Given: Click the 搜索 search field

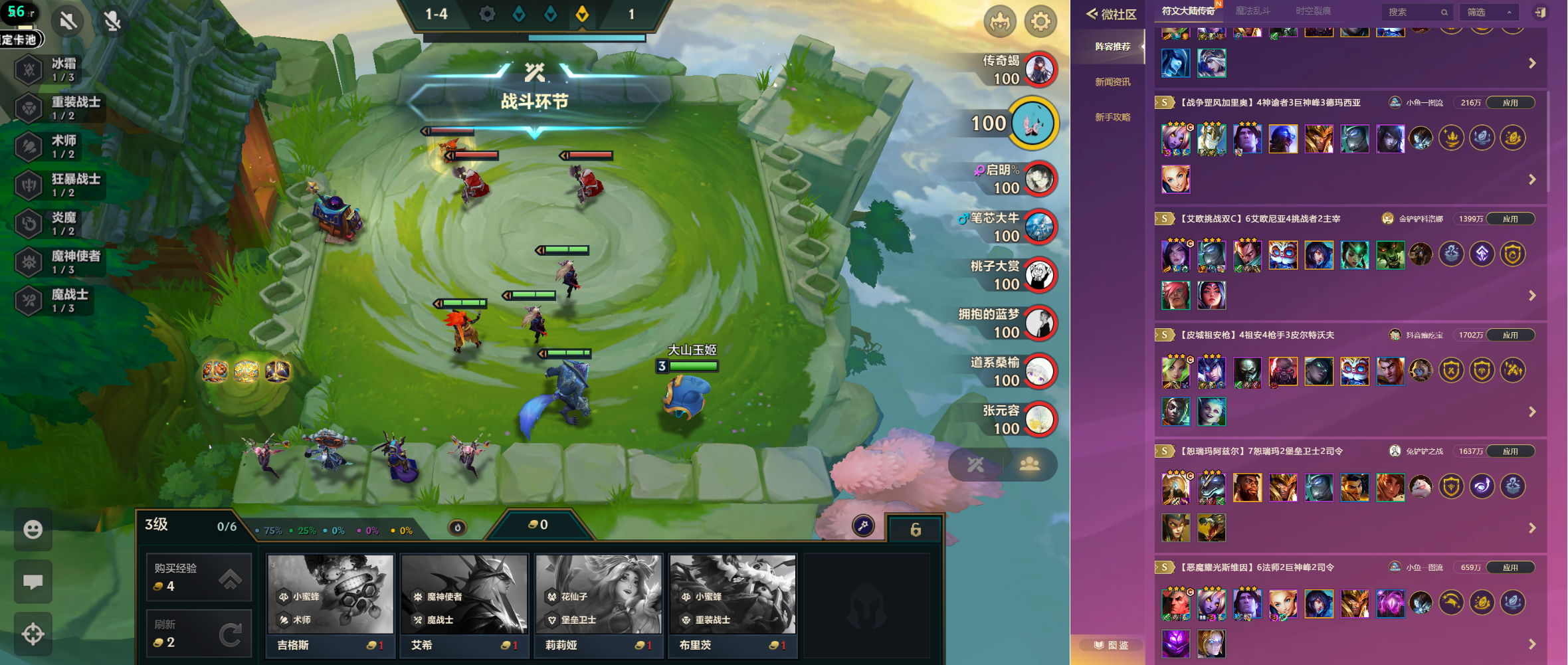Looking at the screenshot, I should pos(1411,12).
